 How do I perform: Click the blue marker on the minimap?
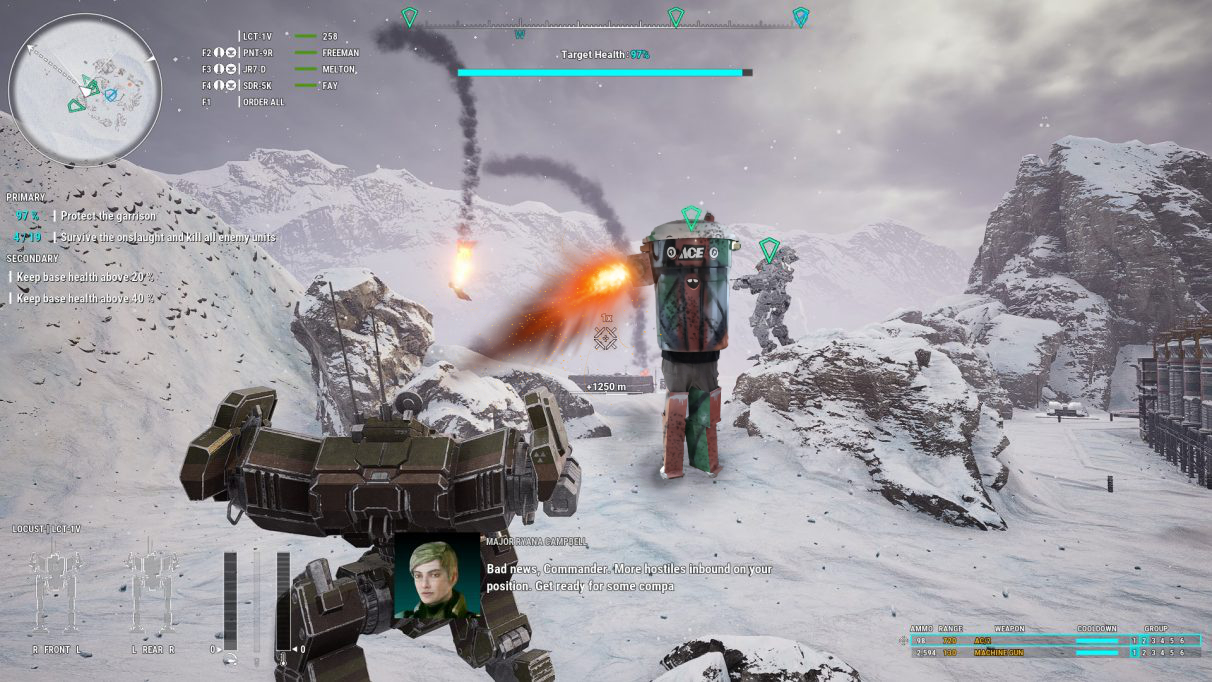[x=111, y=95]
